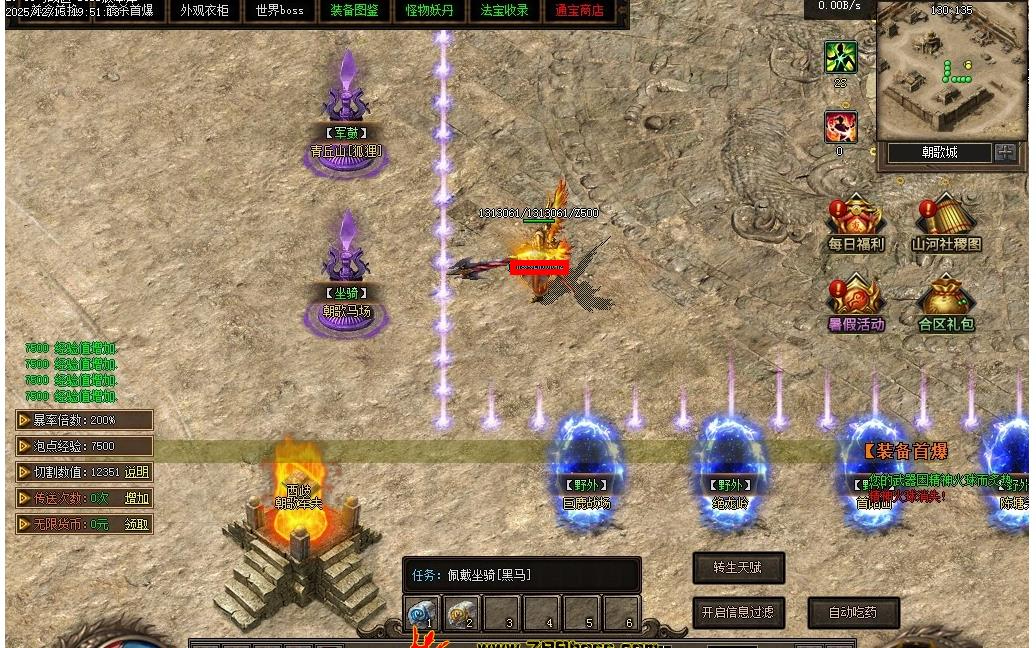The height and width of the screenshot is (648, 1036).
Task: Click the green figure buff icon
Action: (840, 57)
